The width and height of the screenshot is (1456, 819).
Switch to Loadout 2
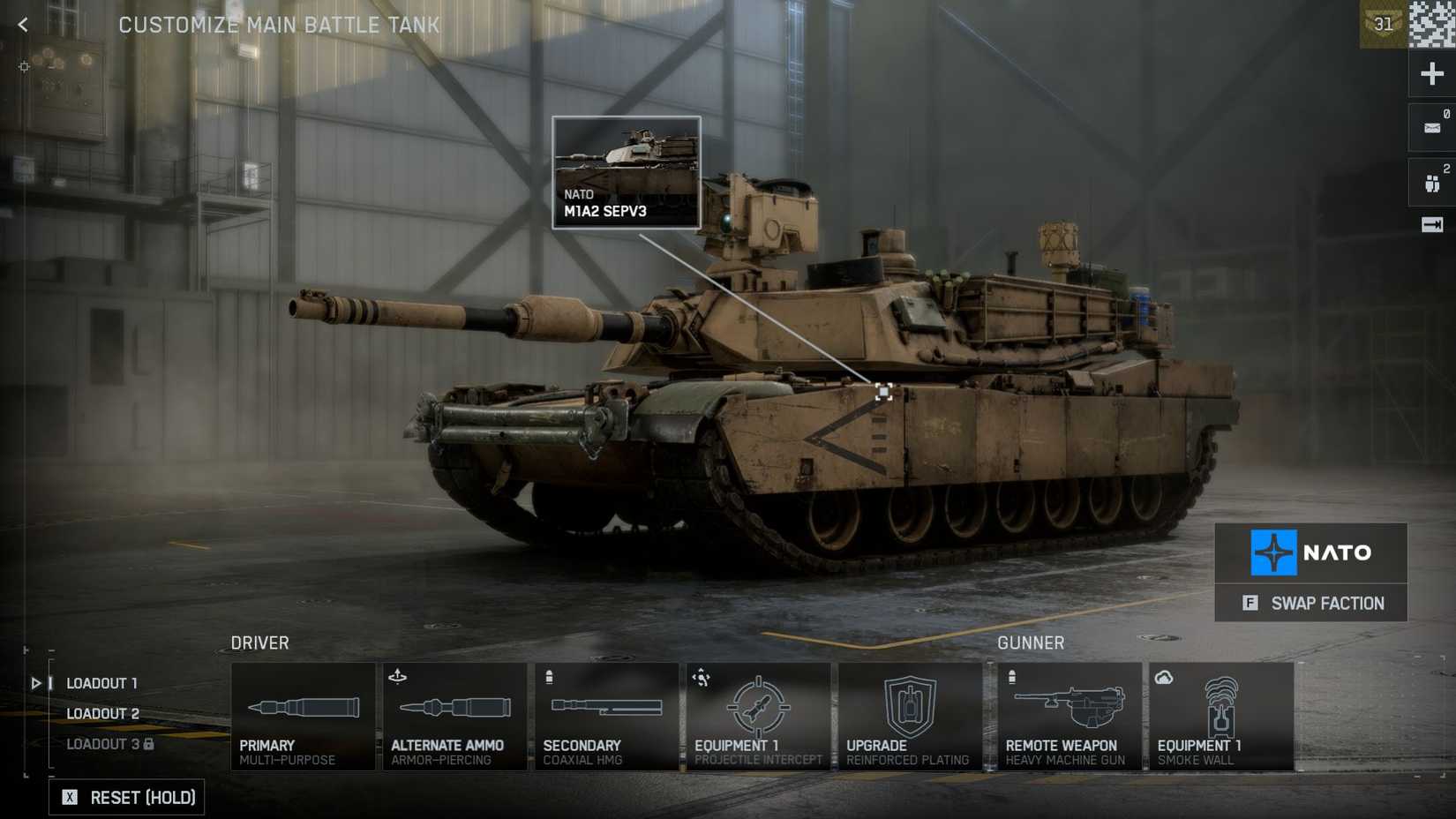tap(103, 713)
